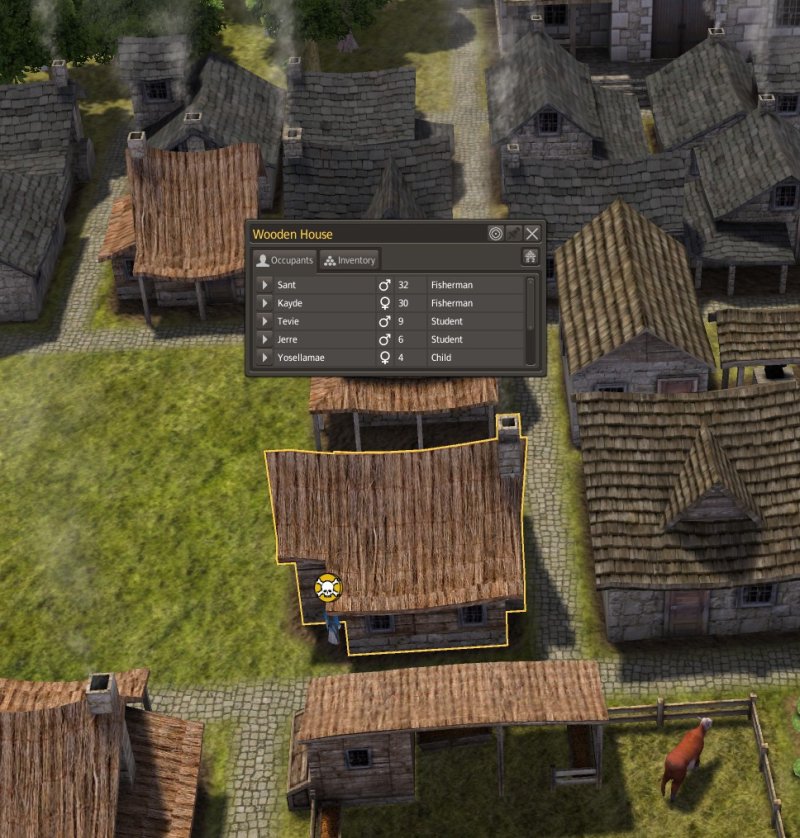Click the target icon in the title bar

tap(496, 233)
